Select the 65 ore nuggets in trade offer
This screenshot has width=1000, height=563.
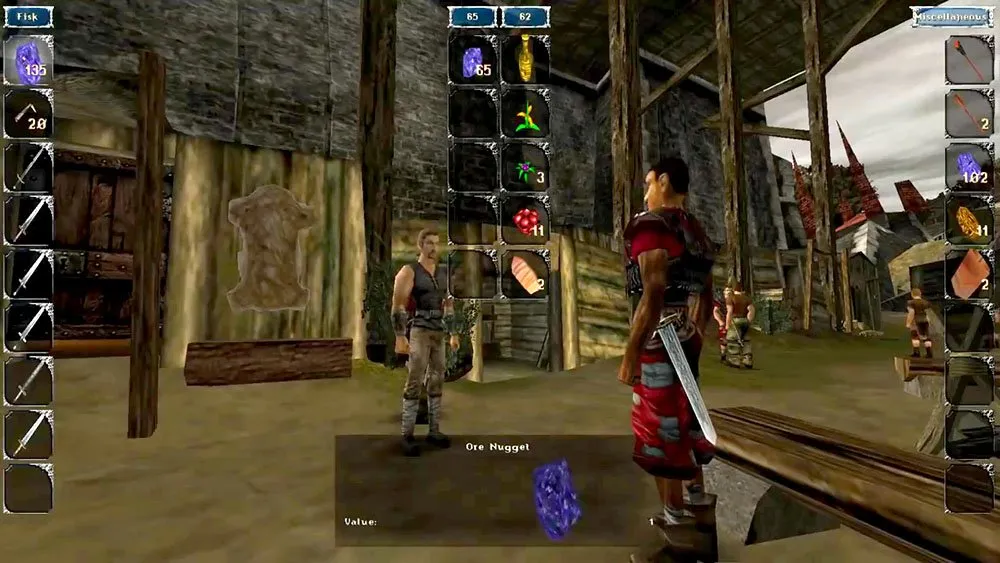(473, 60)
